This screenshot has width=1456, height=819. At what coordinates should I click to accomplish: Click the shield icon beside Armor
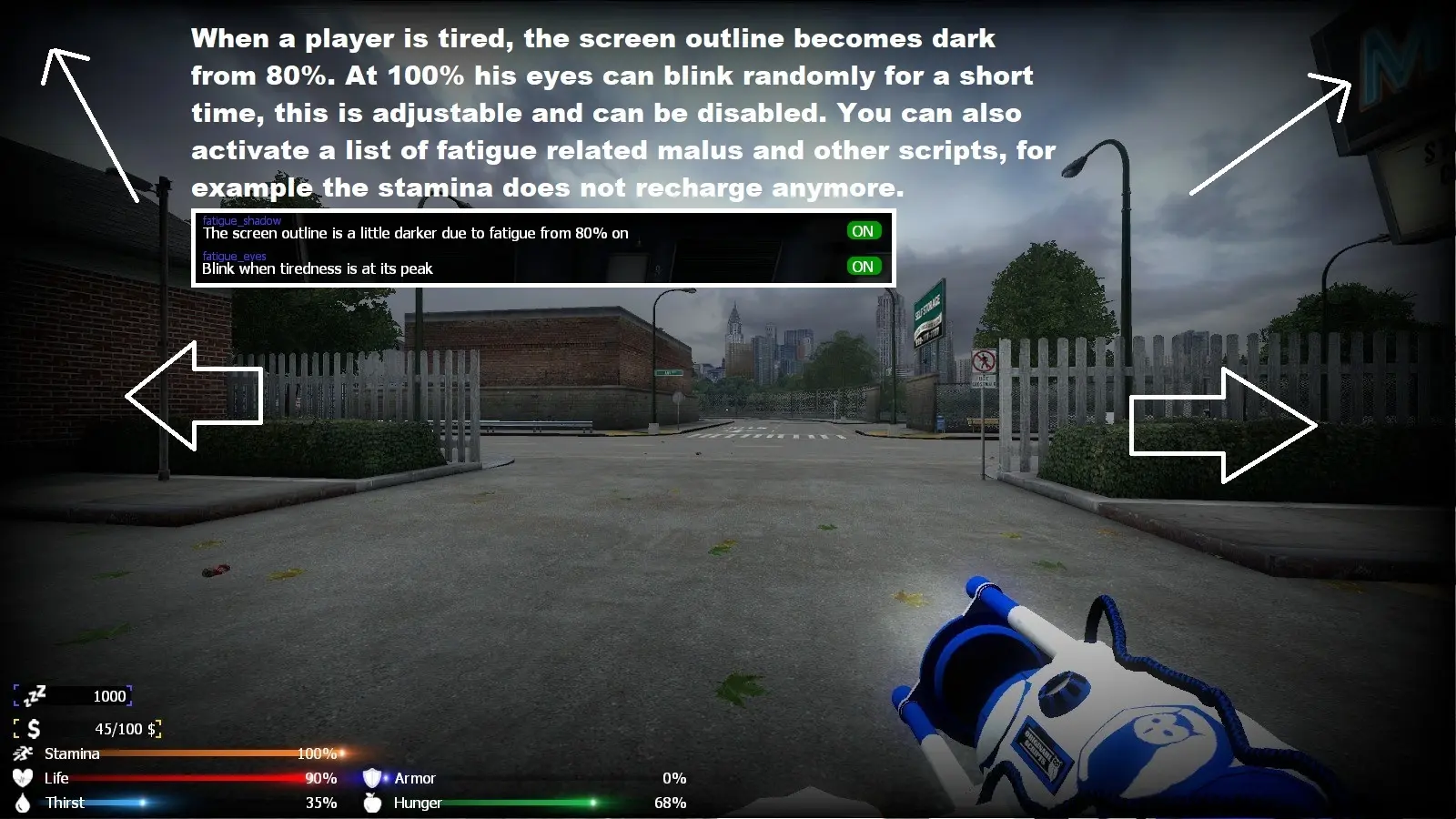pyautogui.click(x=373, y=778)
